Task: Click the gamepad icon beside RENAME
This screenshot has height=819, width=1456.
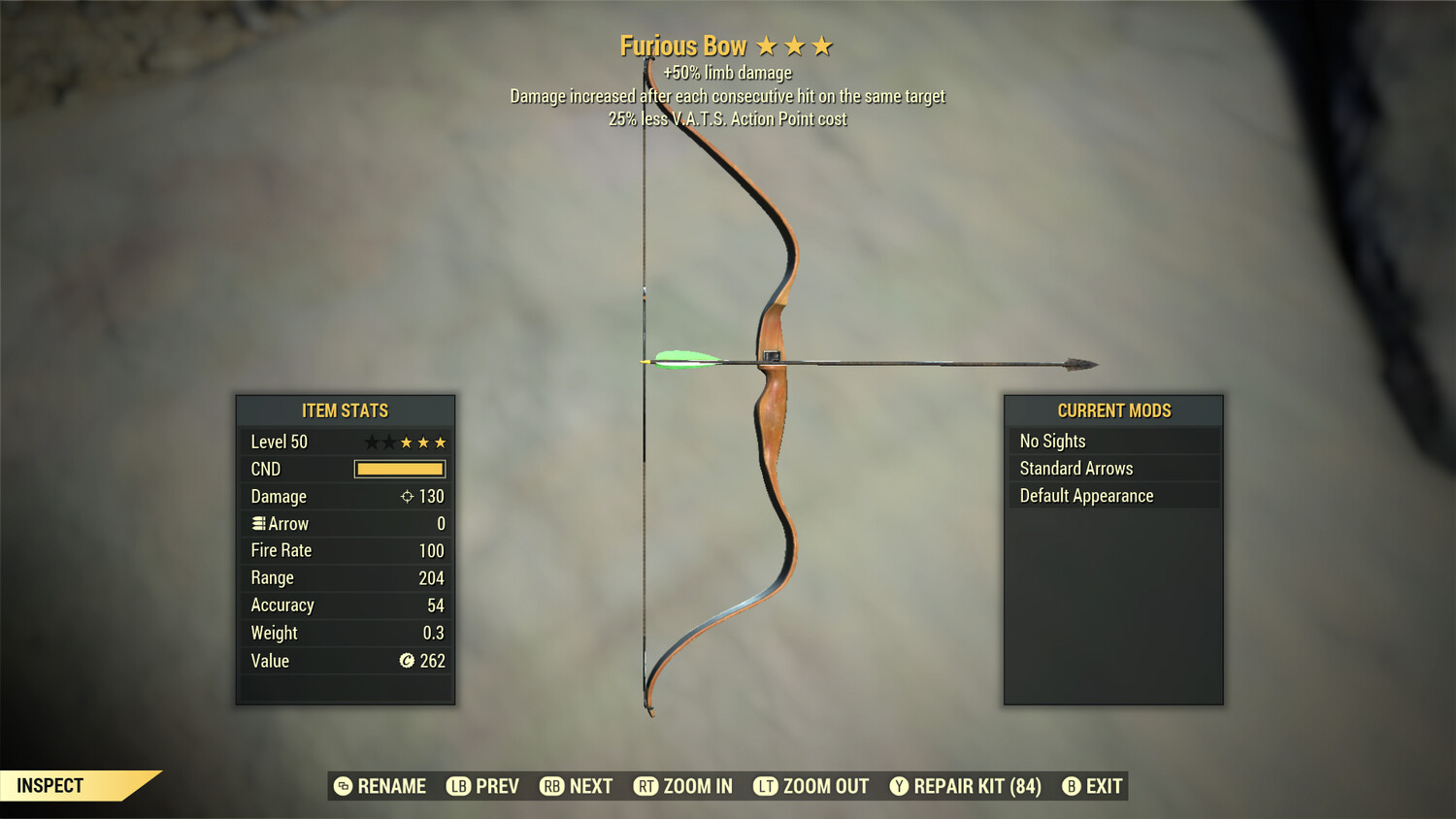Action: [x=342, y=786]
